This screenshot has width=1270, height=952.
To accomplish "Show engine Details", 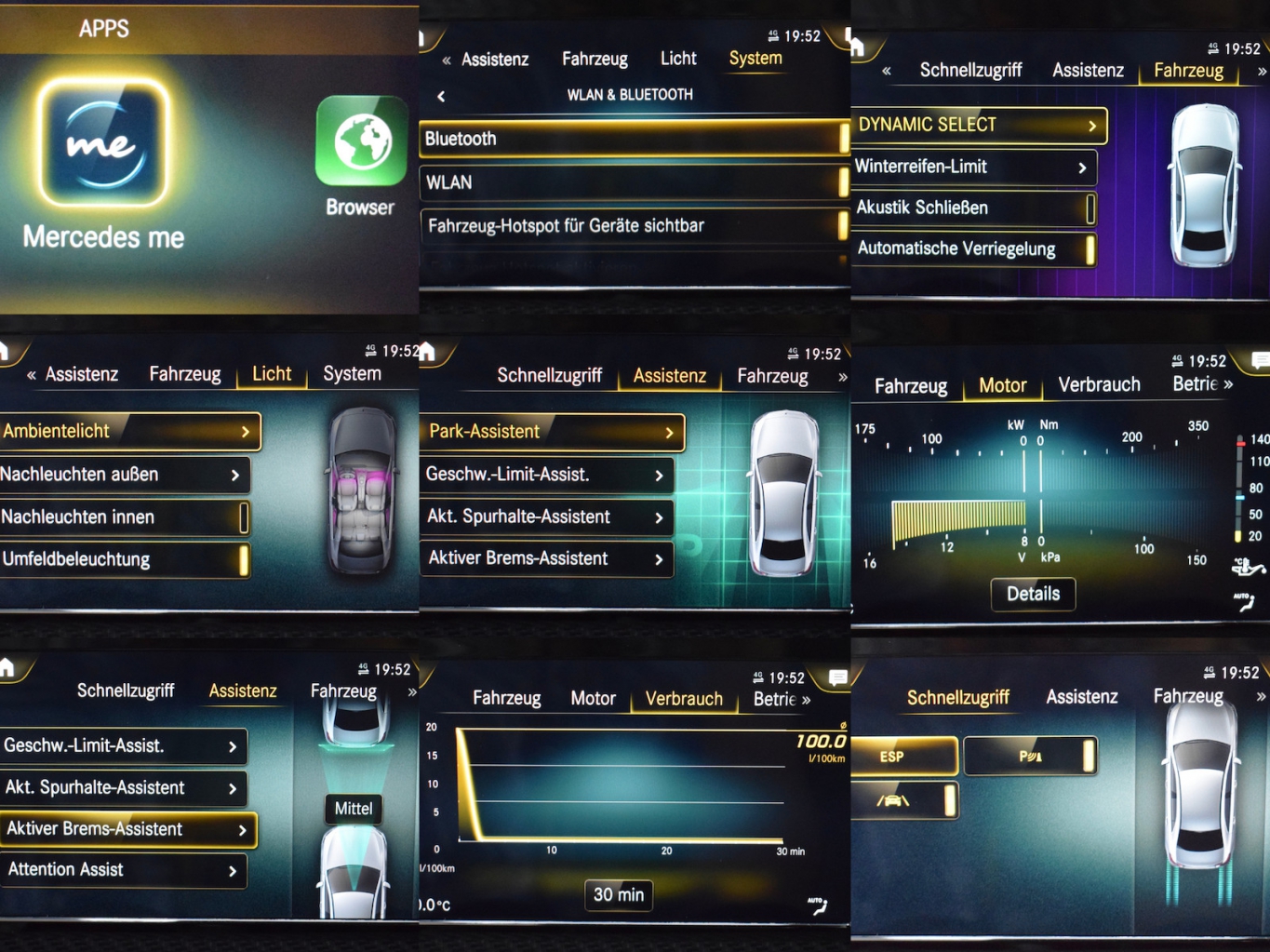I will tap(1033, 594).
